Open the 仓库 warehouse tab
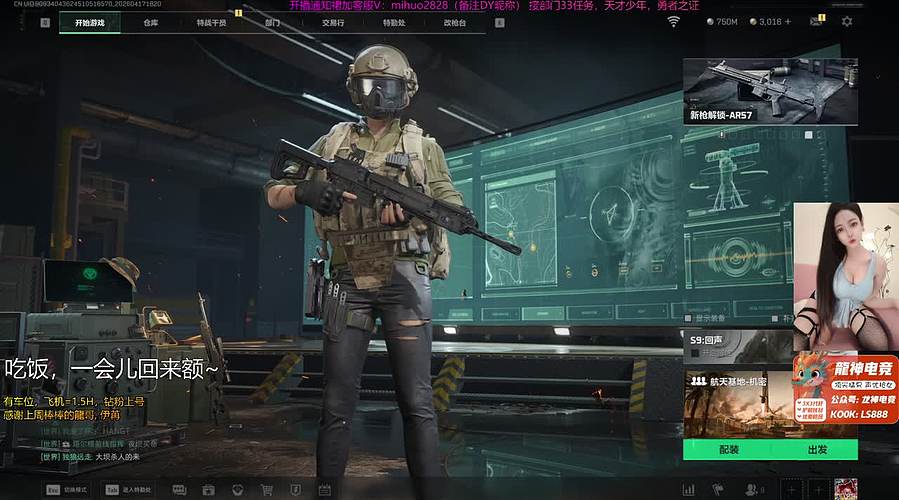The image size is (899, 500). (151, 22)
